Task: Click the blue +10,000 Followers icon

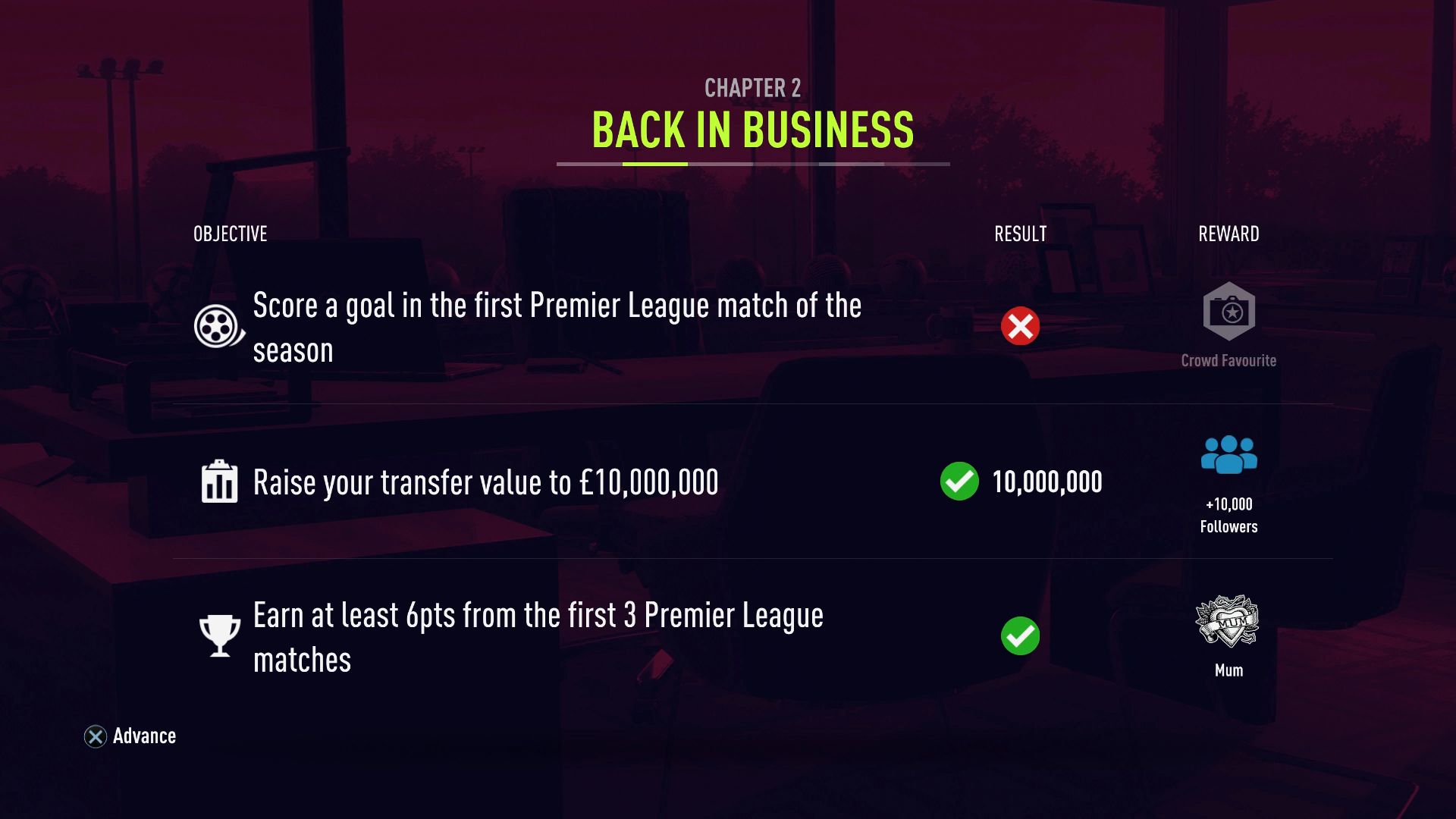Action: pyautogui.click(x=1228, y=456)
